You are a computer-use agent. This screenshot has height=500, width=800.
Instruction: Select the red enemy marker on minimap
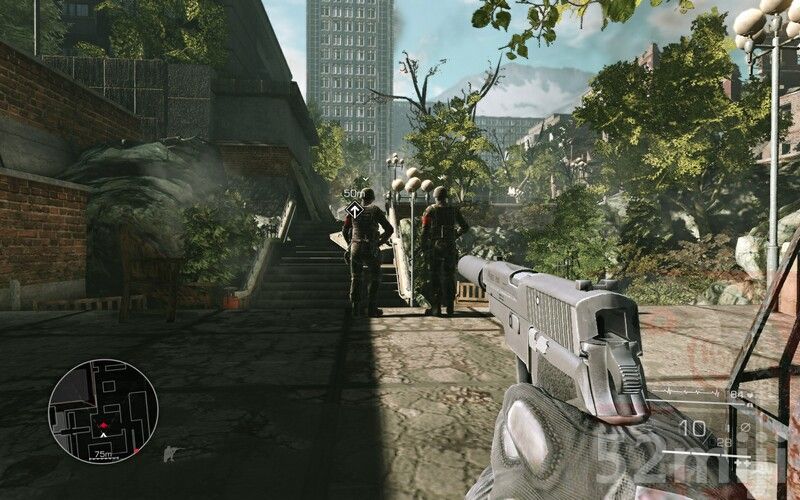[103, 425]
